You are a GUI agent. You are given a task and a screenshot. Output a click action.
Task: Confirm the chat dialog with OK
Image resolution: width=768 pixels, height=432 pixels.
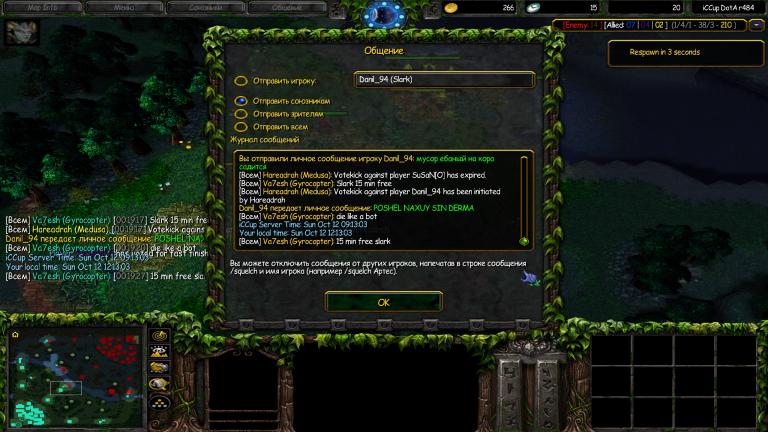[x=383, y=301]
